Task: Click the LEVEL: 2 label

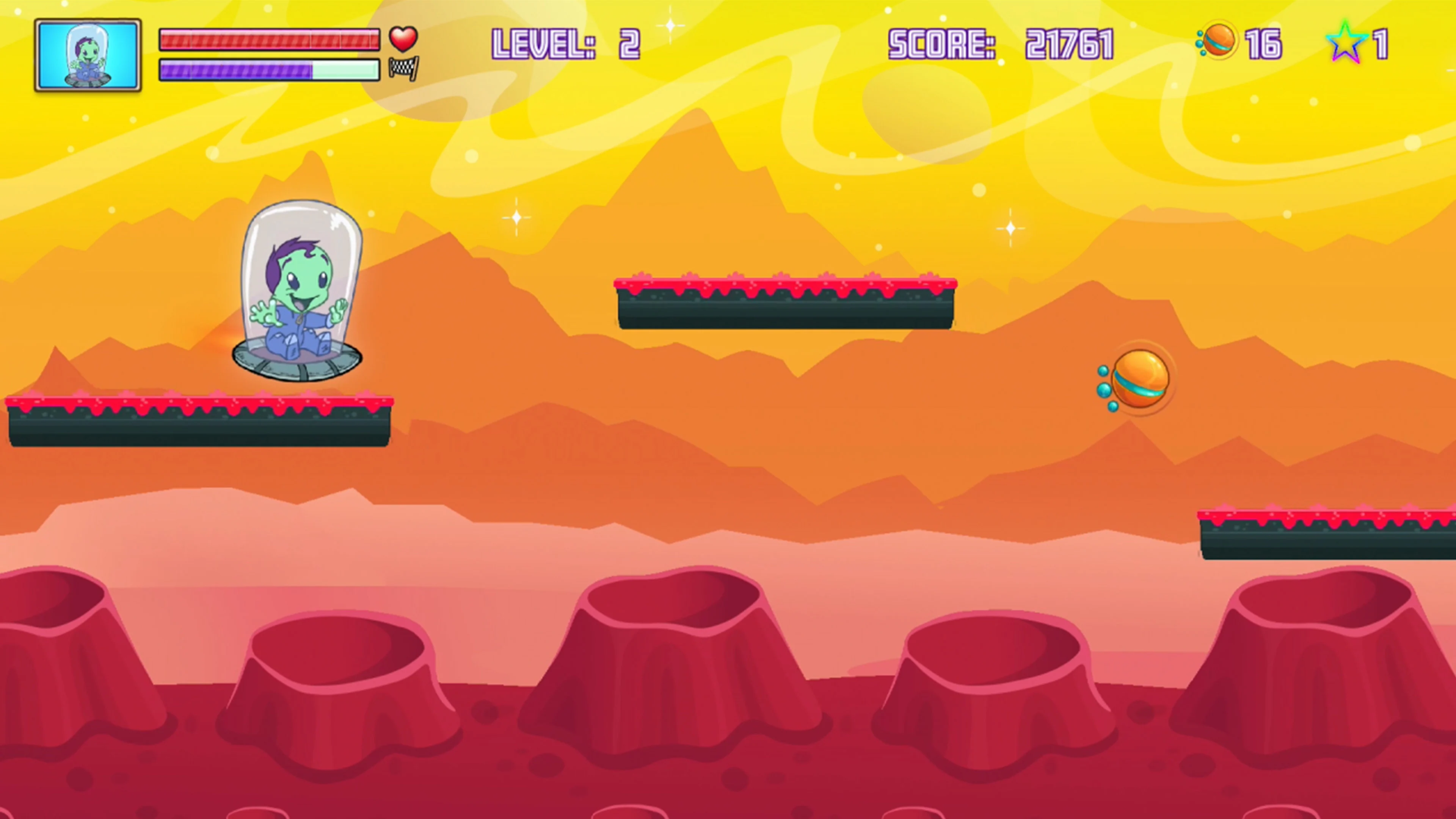Action: coord(565,45)
